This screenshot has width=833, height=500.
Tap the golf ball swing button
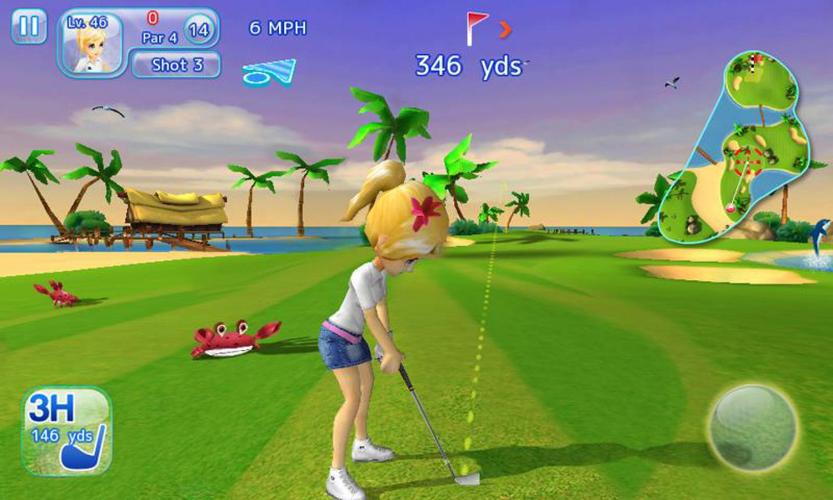click(x=751, y=427)
